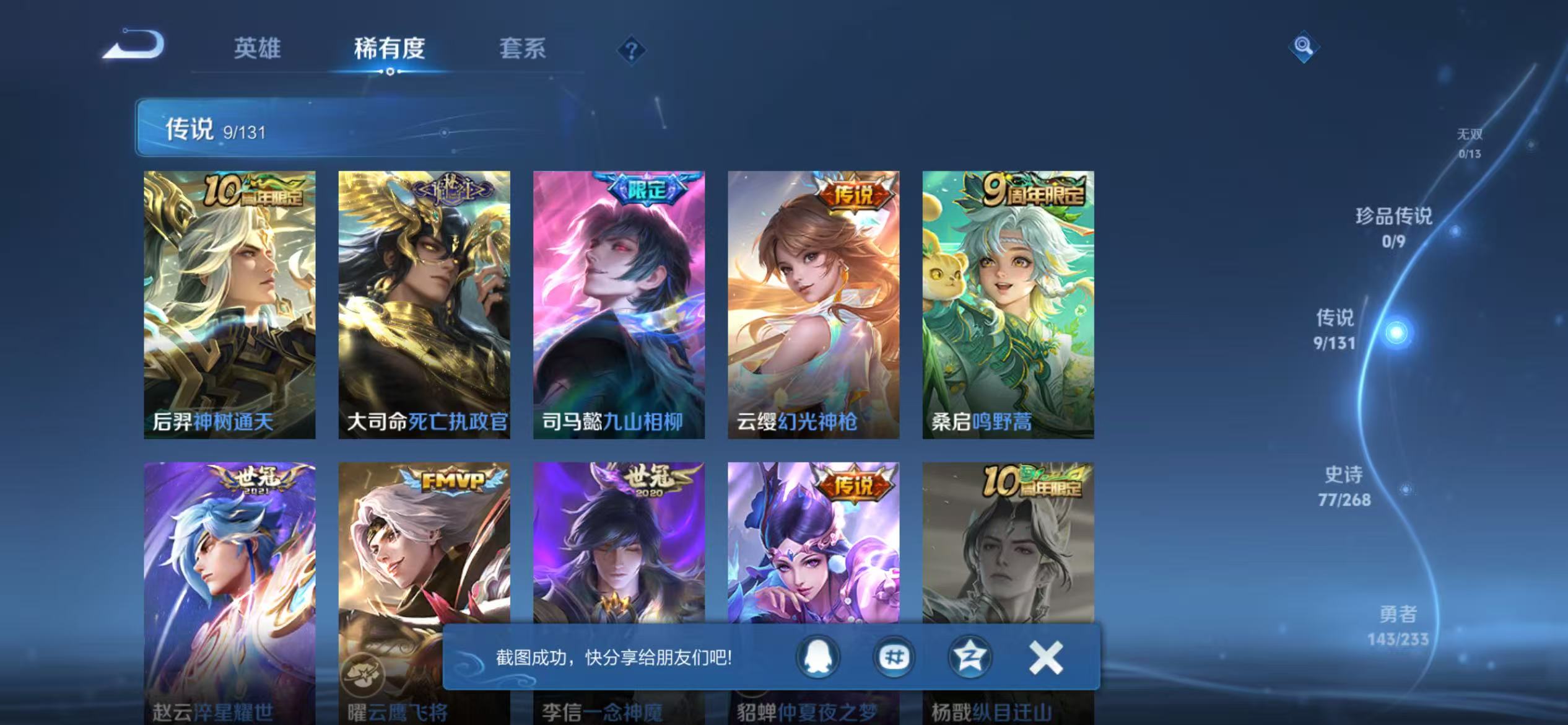Switch to the 套系 tab
The image size is (1568, 725).
point(523,48)
